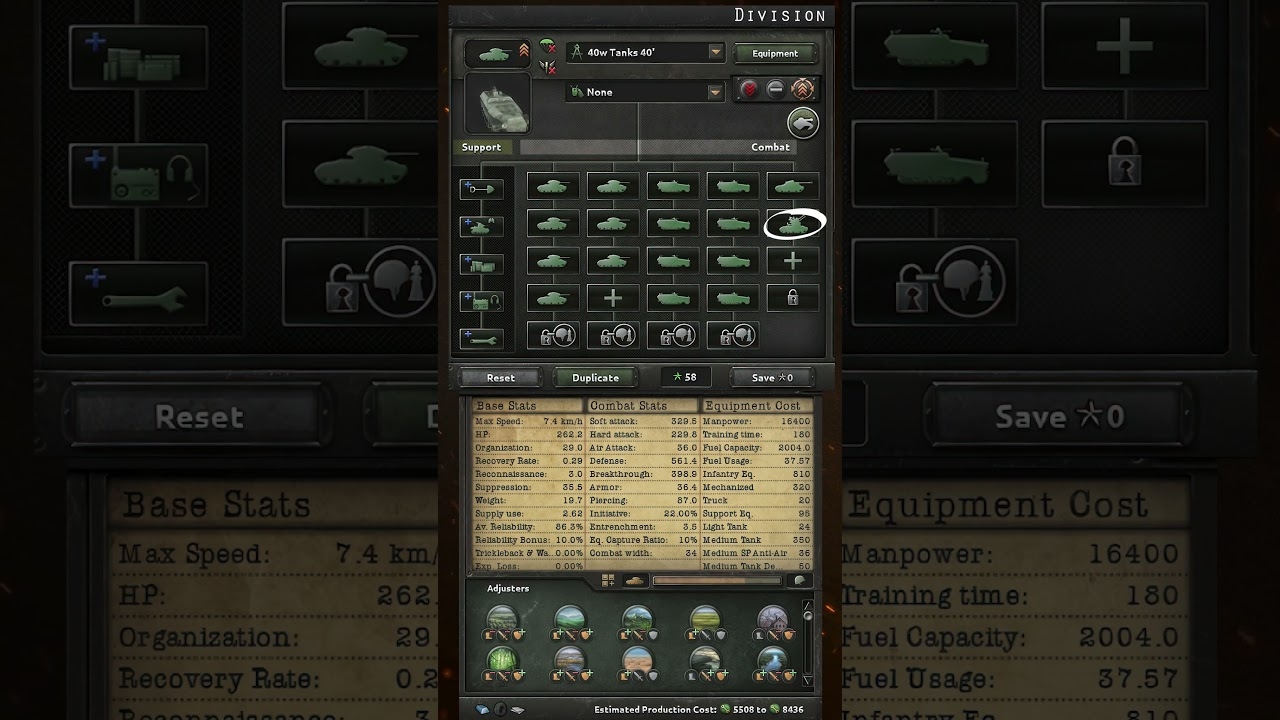Open the None division role dropdown
Image resolution: width=1280 pixels, height=720 pixels.
click(643, 91)
